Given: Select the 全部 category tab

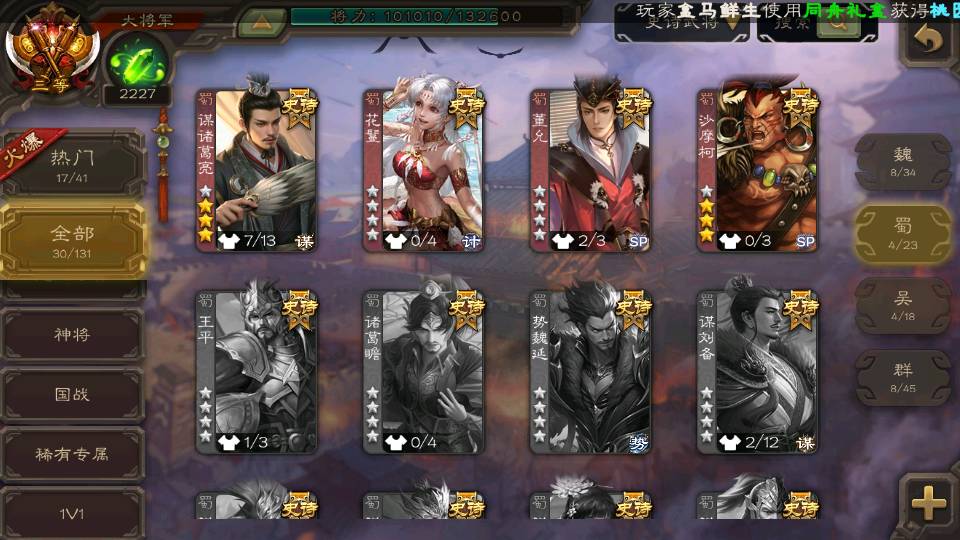Looking at the screenshot, I should [72, 240].
